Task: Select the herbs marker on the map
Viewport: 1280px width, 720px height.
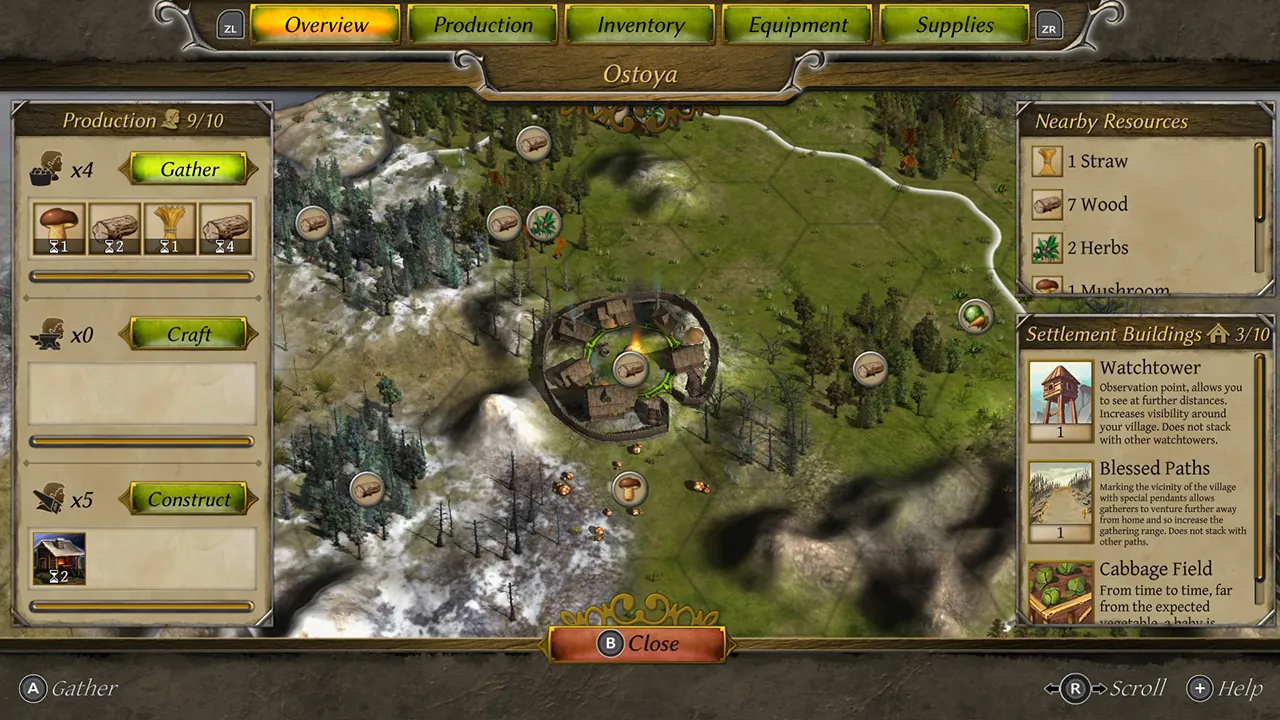Action: click(x=545, y=222)
